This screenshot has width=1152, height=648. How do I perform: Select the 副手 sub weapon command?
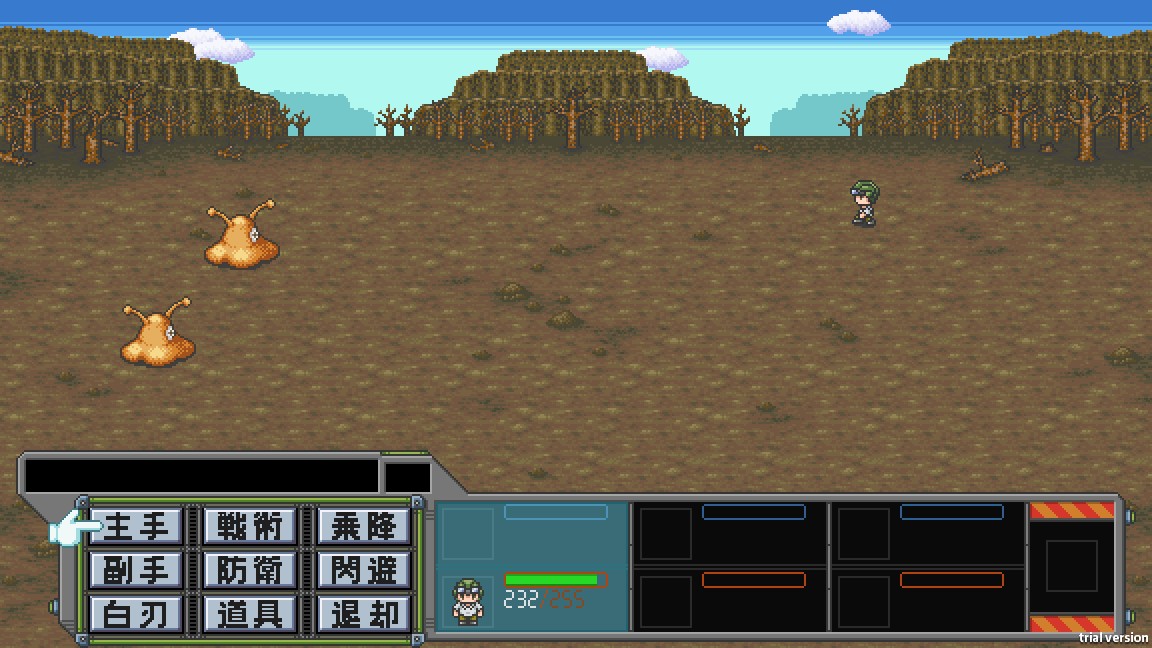pos(137,570)
